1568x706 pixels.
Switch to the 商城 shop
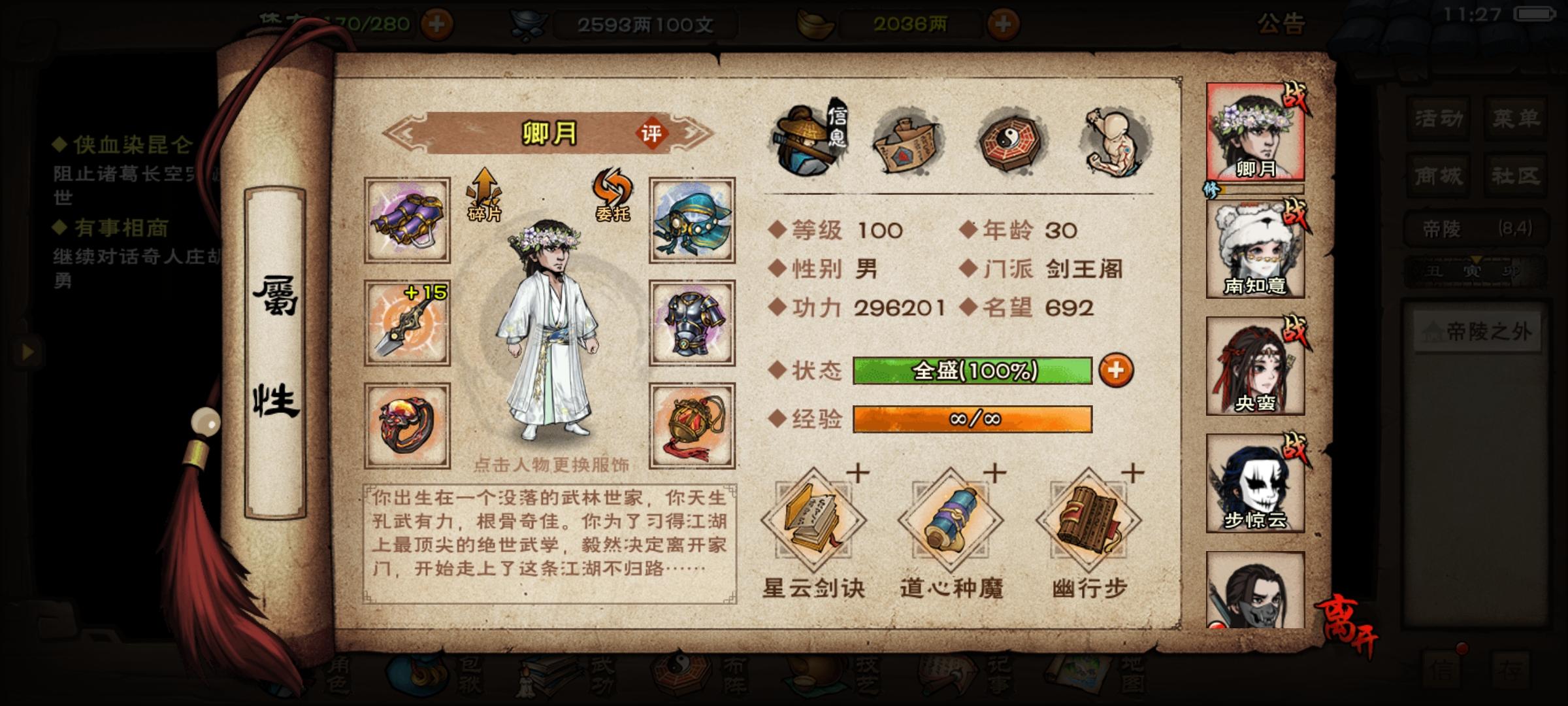click(x=1437, y=175)
